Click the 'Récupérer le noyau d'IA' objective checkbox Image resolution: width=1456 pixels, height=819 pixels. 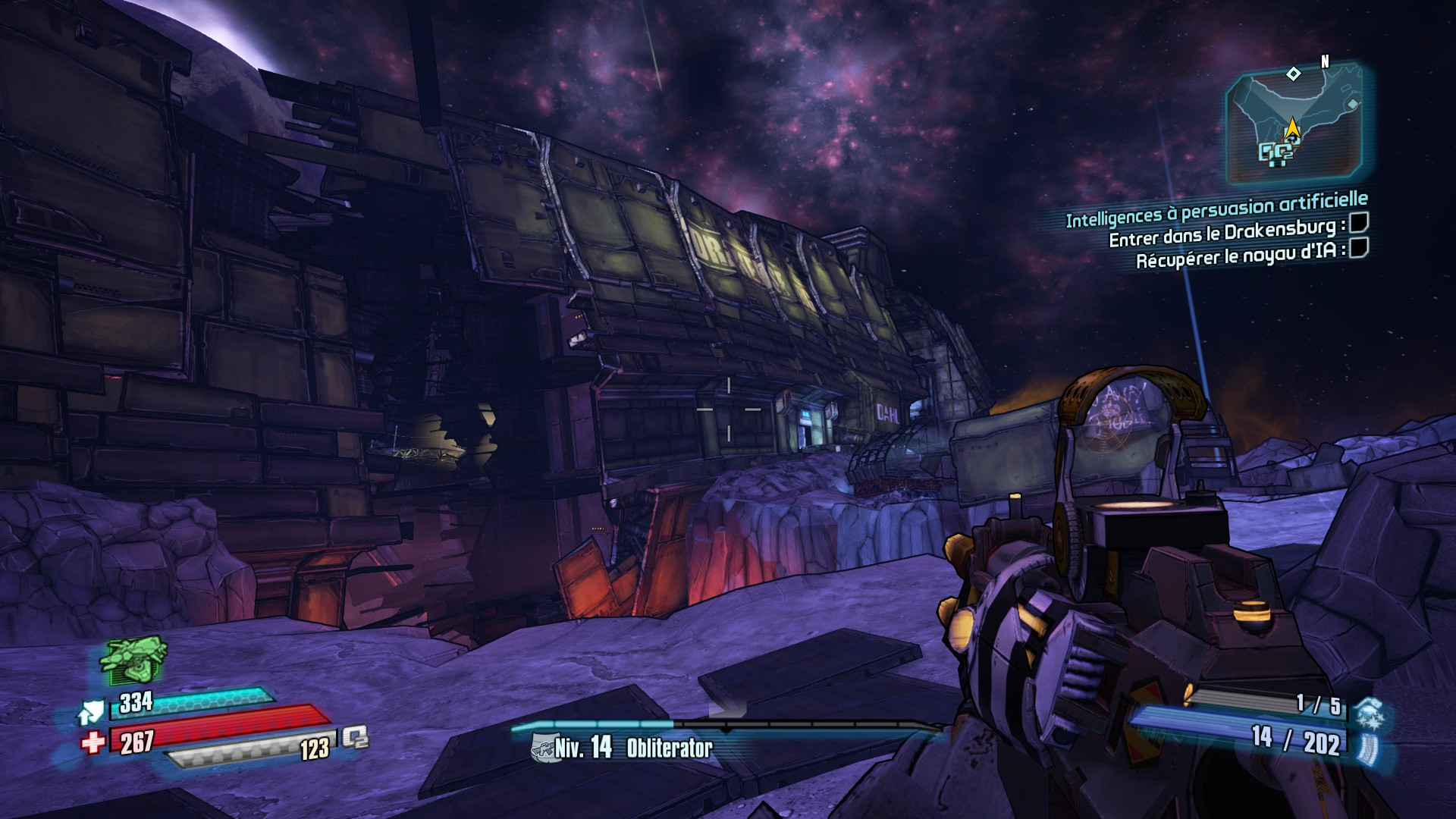pyautogui.click(x=1359, y=247)
